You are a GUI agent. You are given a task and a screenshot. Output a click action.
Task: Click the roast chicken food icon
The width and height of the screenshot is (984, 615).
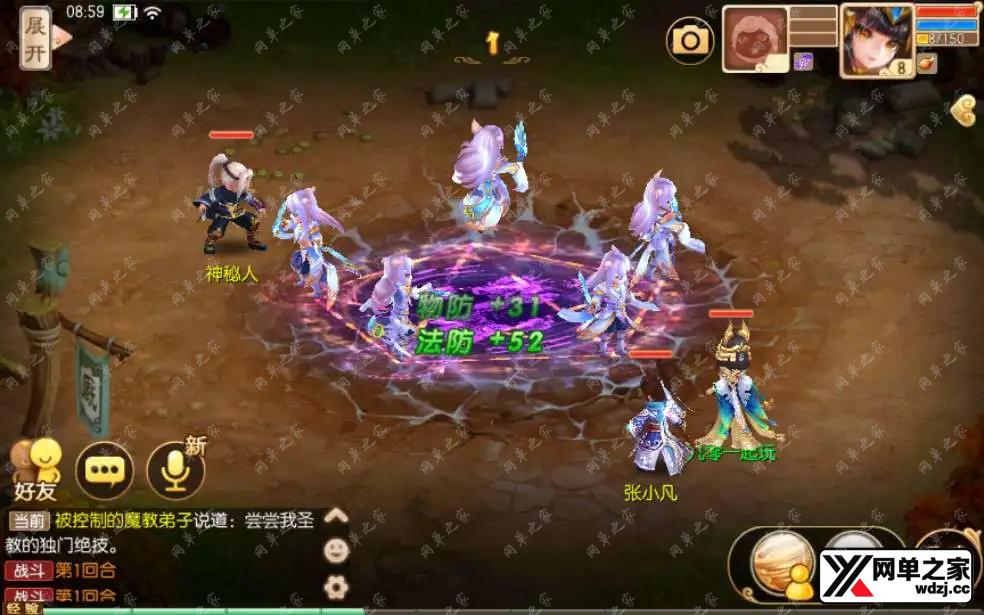[927, 64]
